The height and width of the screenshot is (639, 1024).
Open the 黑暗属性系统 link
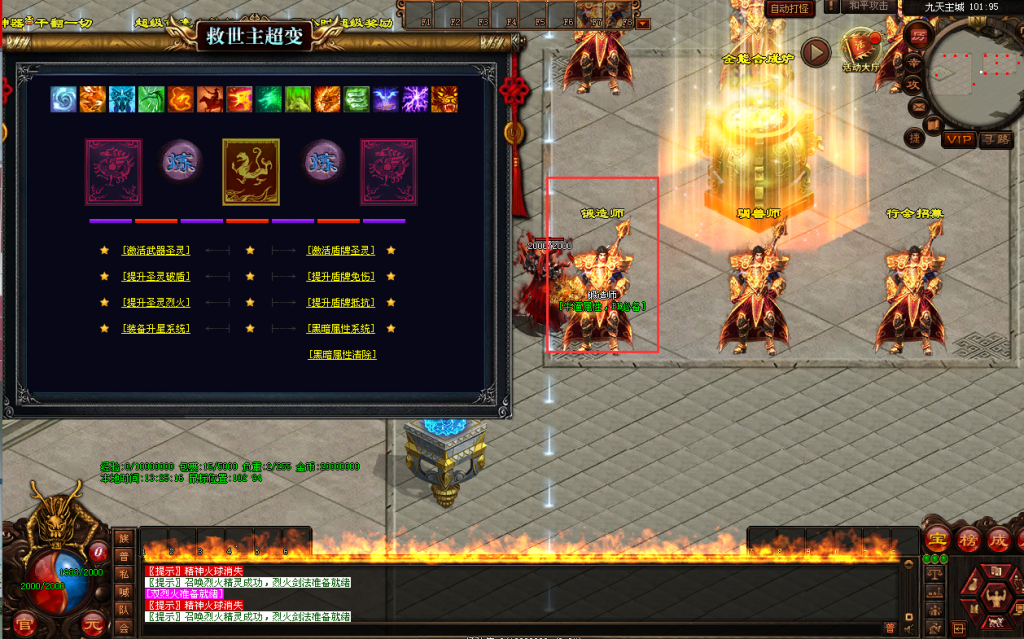[341, 328]
